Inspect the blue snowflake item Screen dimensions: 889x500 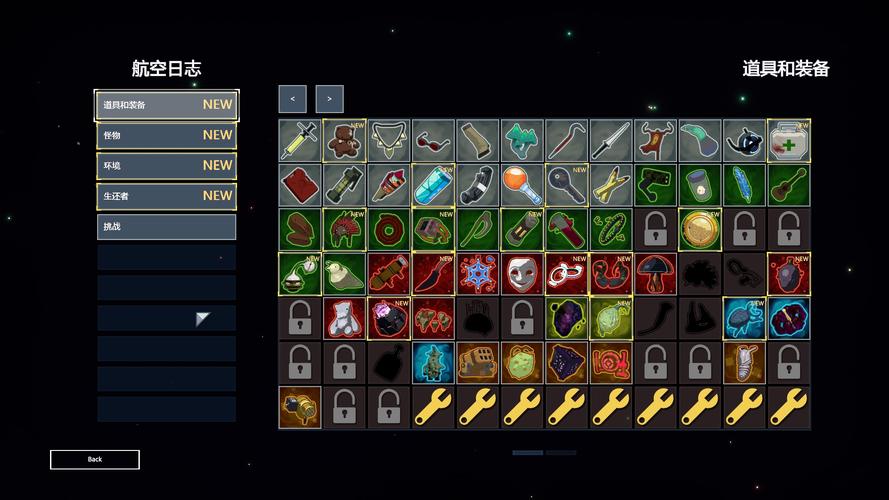point(477,273)
